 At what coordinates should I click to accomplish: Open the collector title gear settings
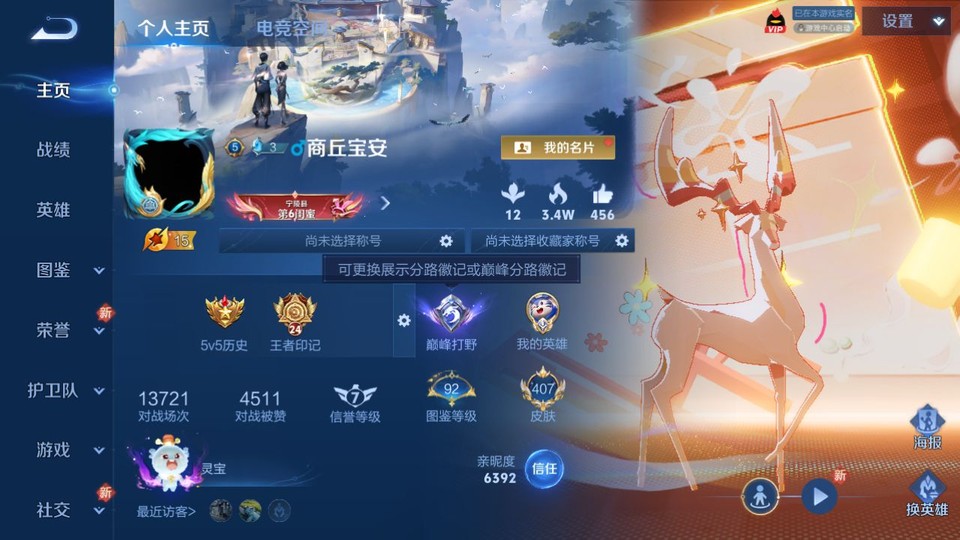622,241
